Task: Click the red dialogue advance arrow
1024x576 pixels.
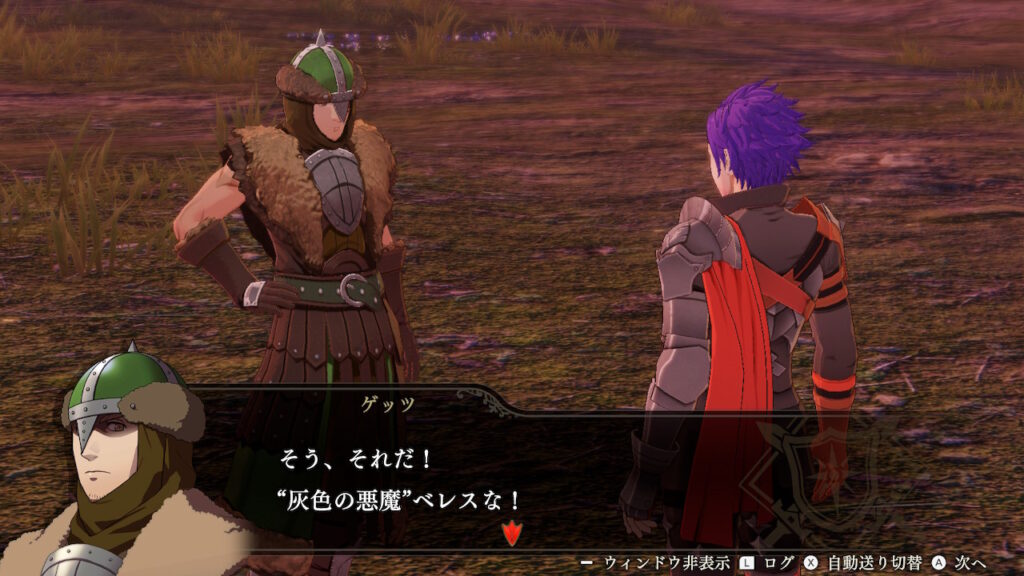Action: (x=511, y=534)
